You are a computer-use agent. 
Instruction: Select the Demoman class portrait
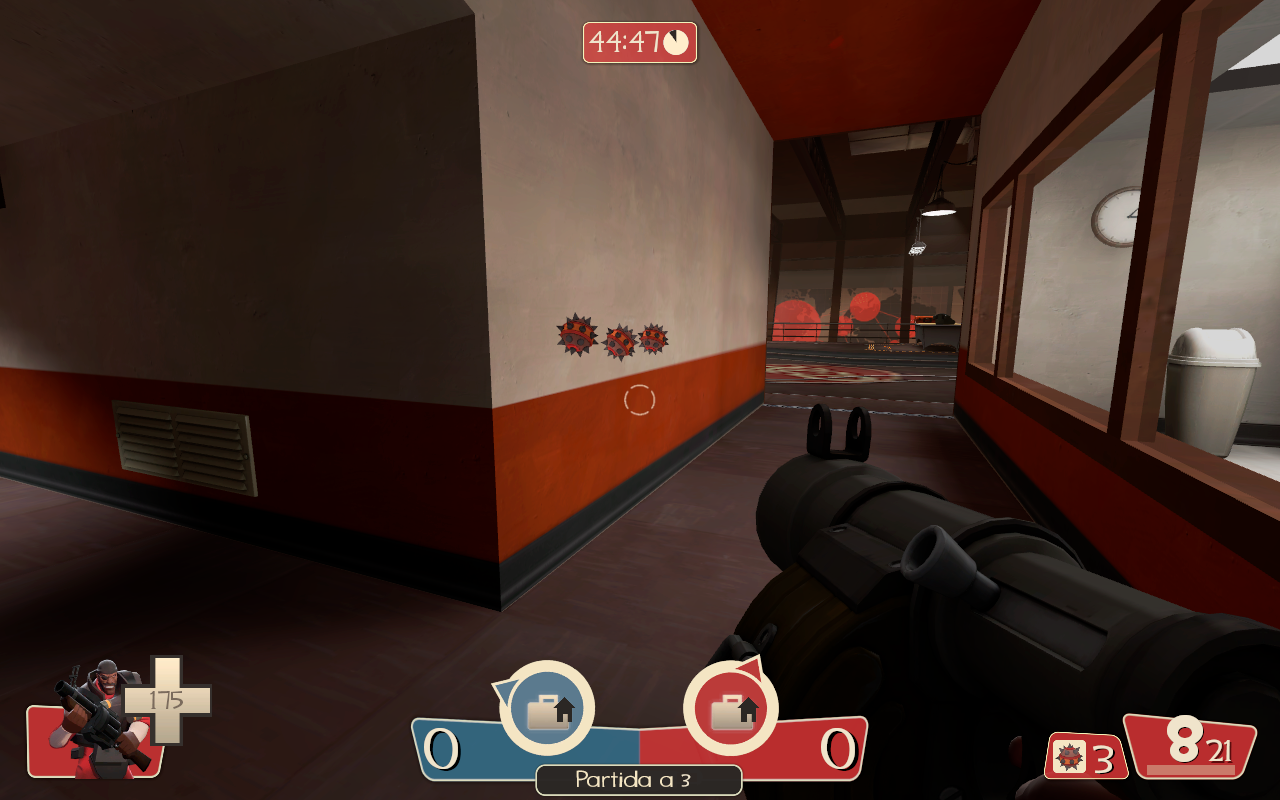point(97,716)
